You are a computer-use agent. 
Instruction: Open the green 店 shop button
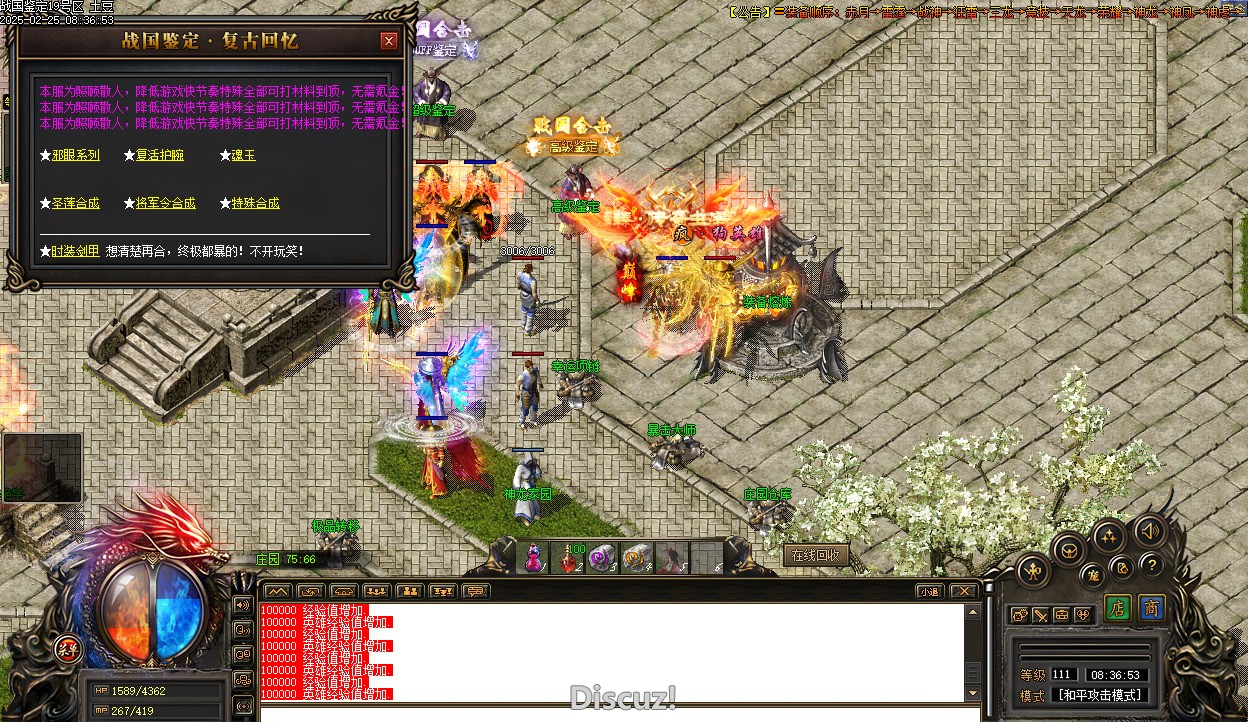tap(1118, 608)
